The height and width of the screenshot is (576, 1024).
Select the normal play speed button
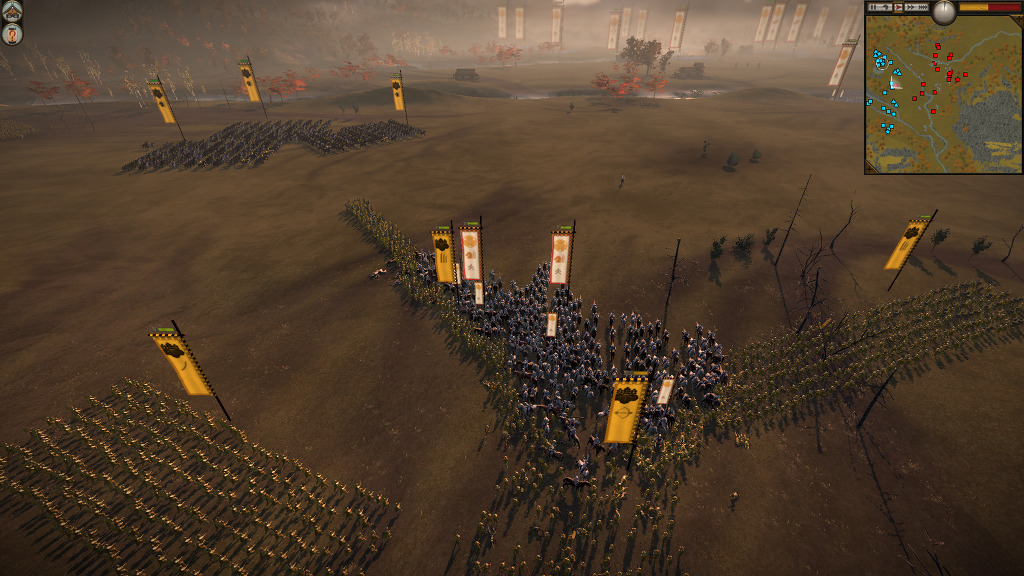point(898,7)
